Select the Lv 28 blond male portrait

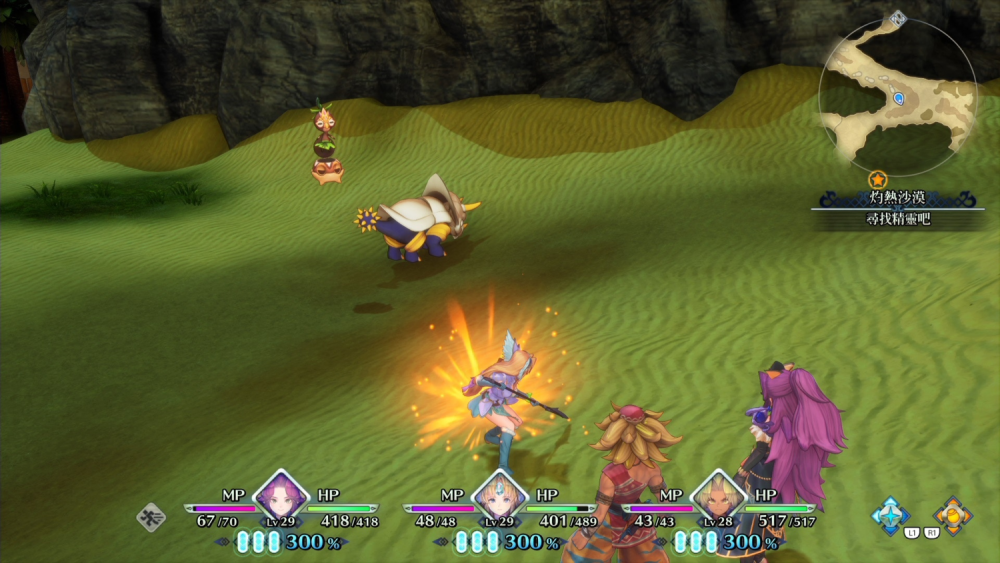click(717, 494)
